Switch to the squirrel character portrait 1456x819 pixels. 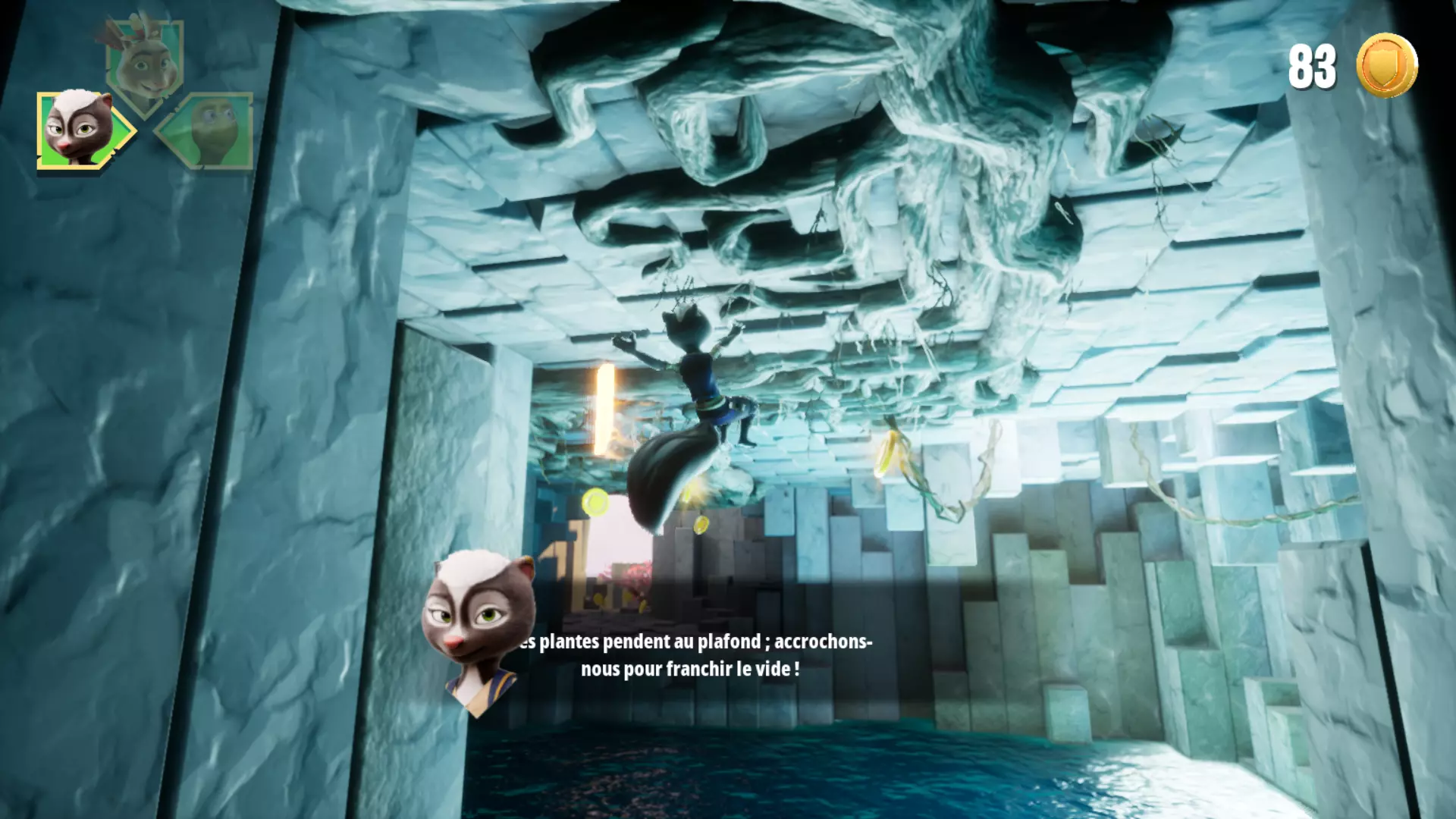[144, 64]
